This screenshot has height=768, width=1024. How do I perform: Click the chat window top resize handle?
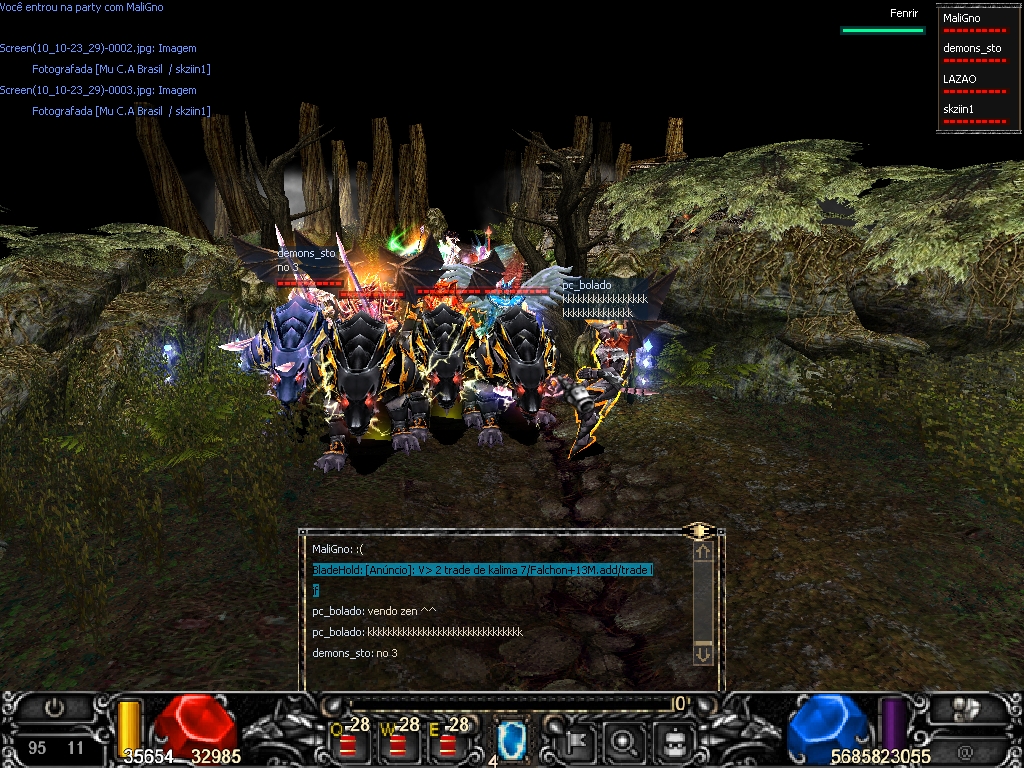[x=699, y=530]
